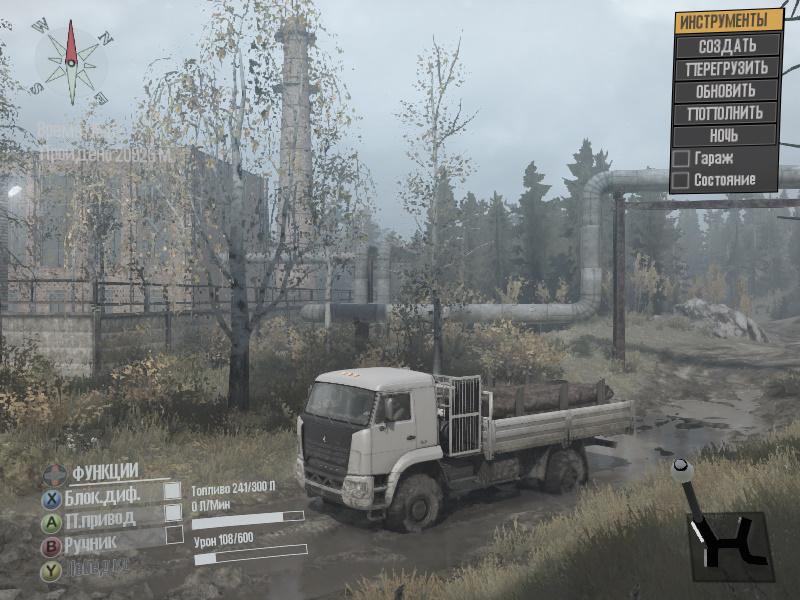Toggle the П.привод all-wheel drive checkbox

coord(172,513)
